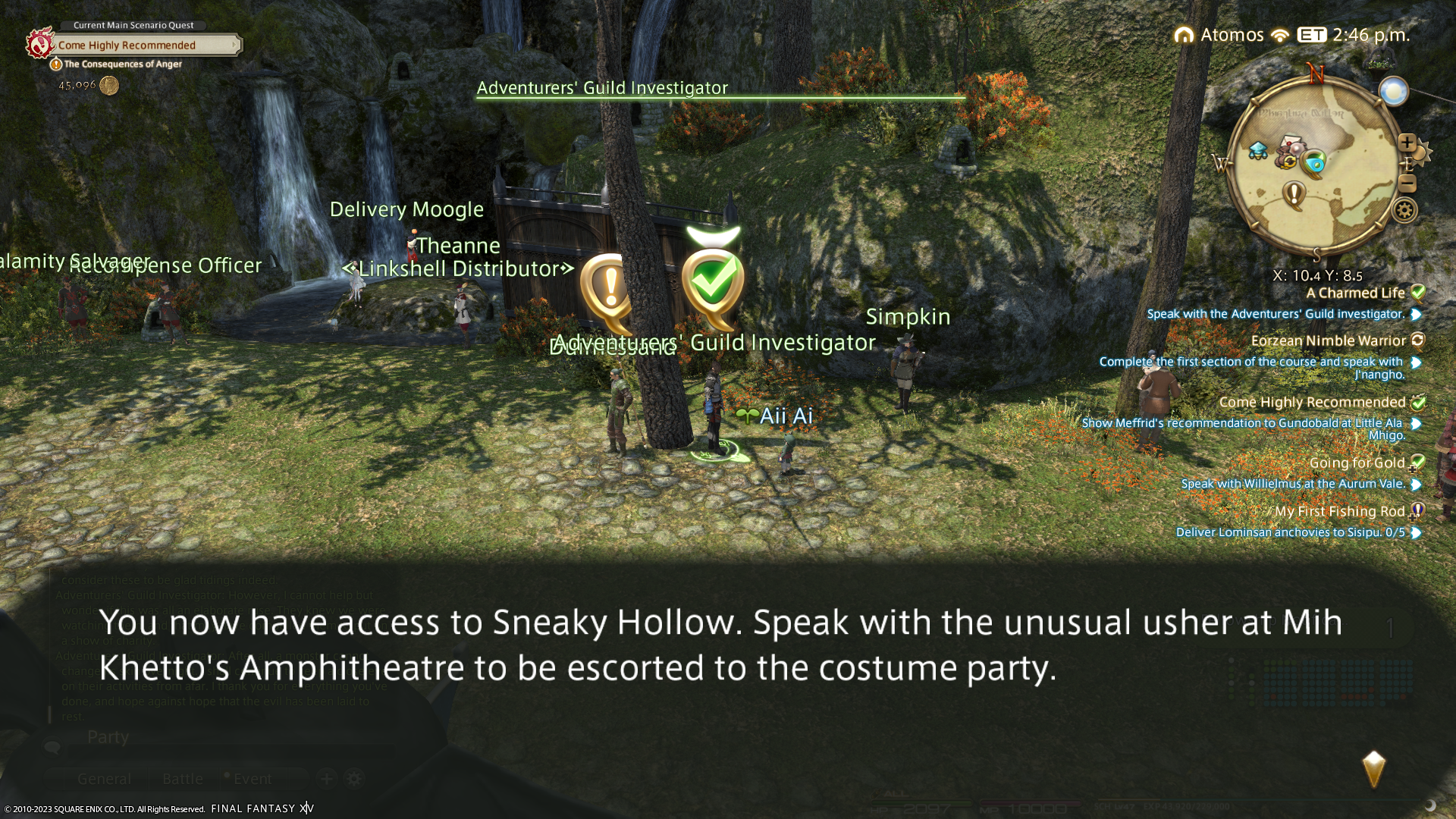Select the aetheryte marker on the minimap
The image size is (1456, 819).
[1258, 151]
